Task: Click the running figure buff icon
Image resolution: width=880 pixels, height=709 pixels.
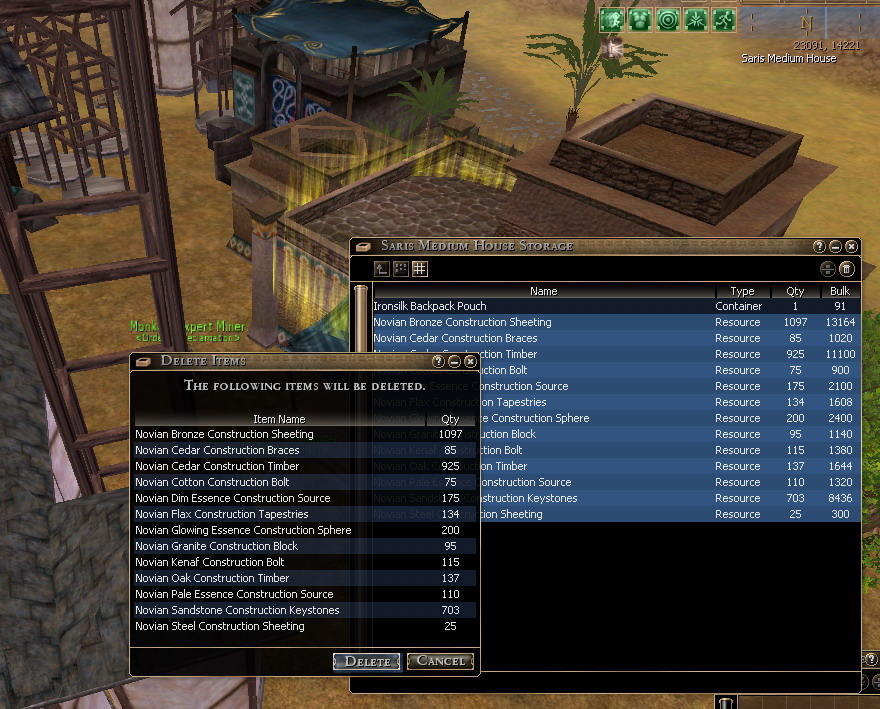Action: 723,20
